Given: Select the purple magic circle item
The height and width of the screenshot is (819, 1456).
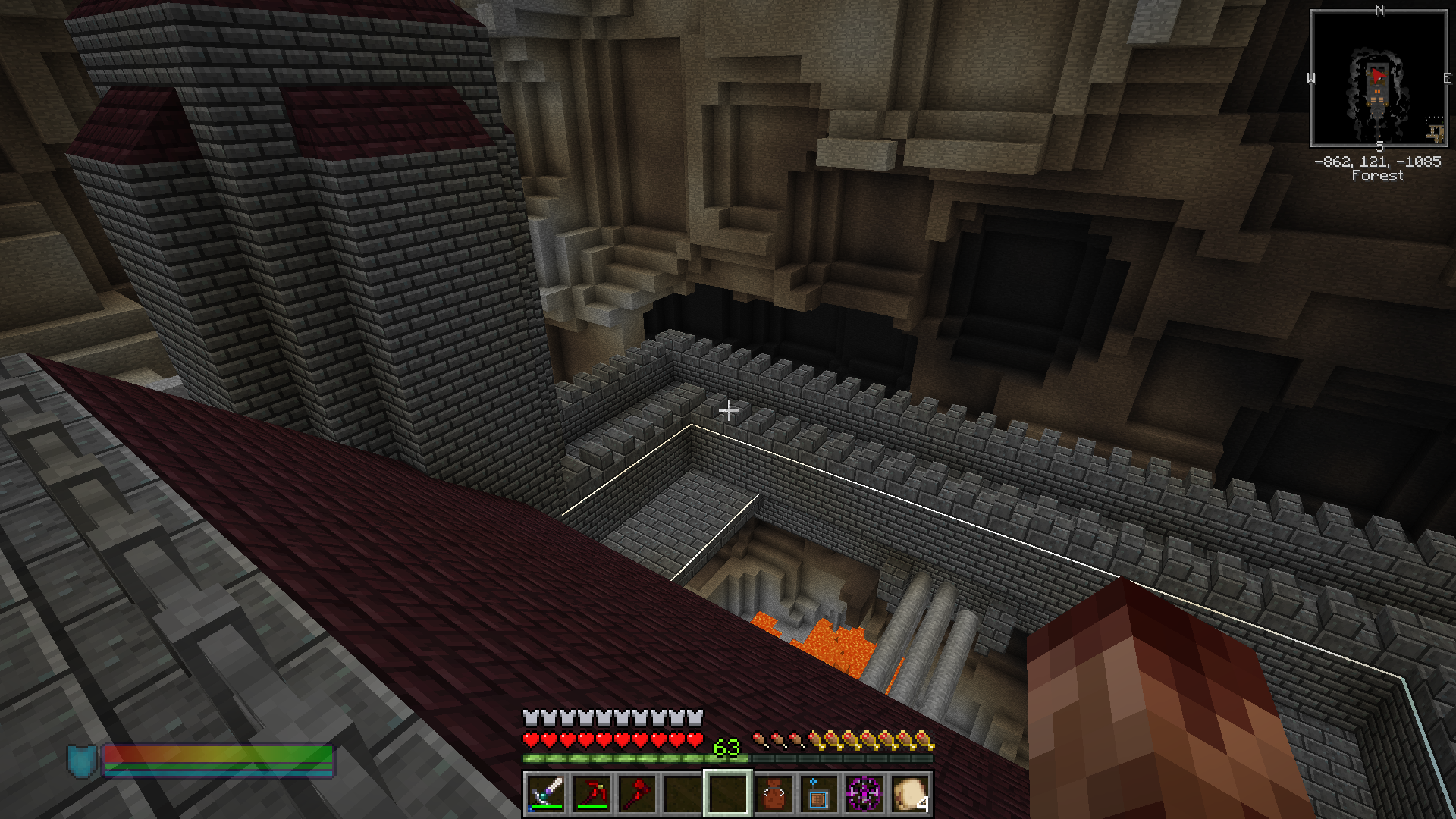Looking at the screenshot, I should 864,794.
